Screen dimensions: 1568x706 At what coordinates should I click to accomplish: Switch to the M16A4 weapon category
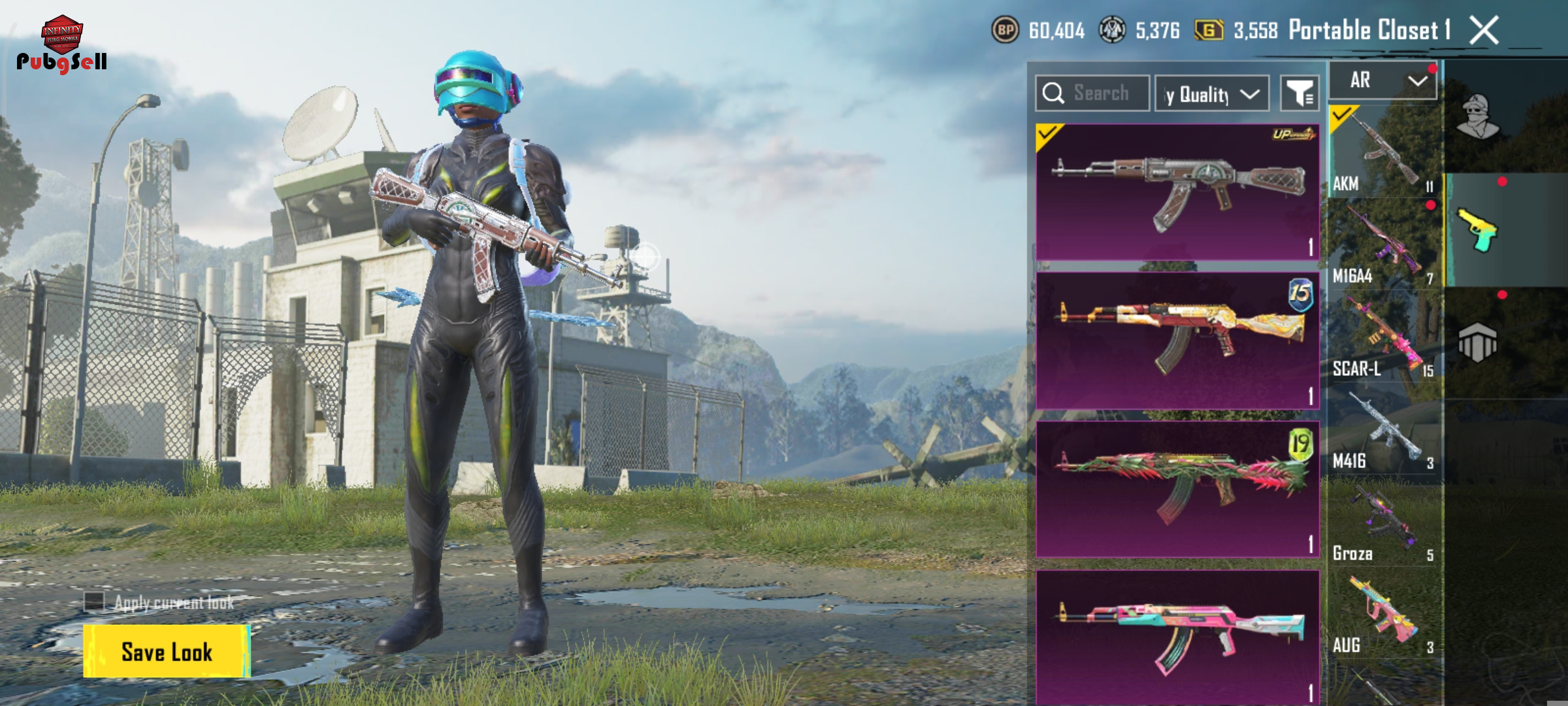pos(1384,244)
